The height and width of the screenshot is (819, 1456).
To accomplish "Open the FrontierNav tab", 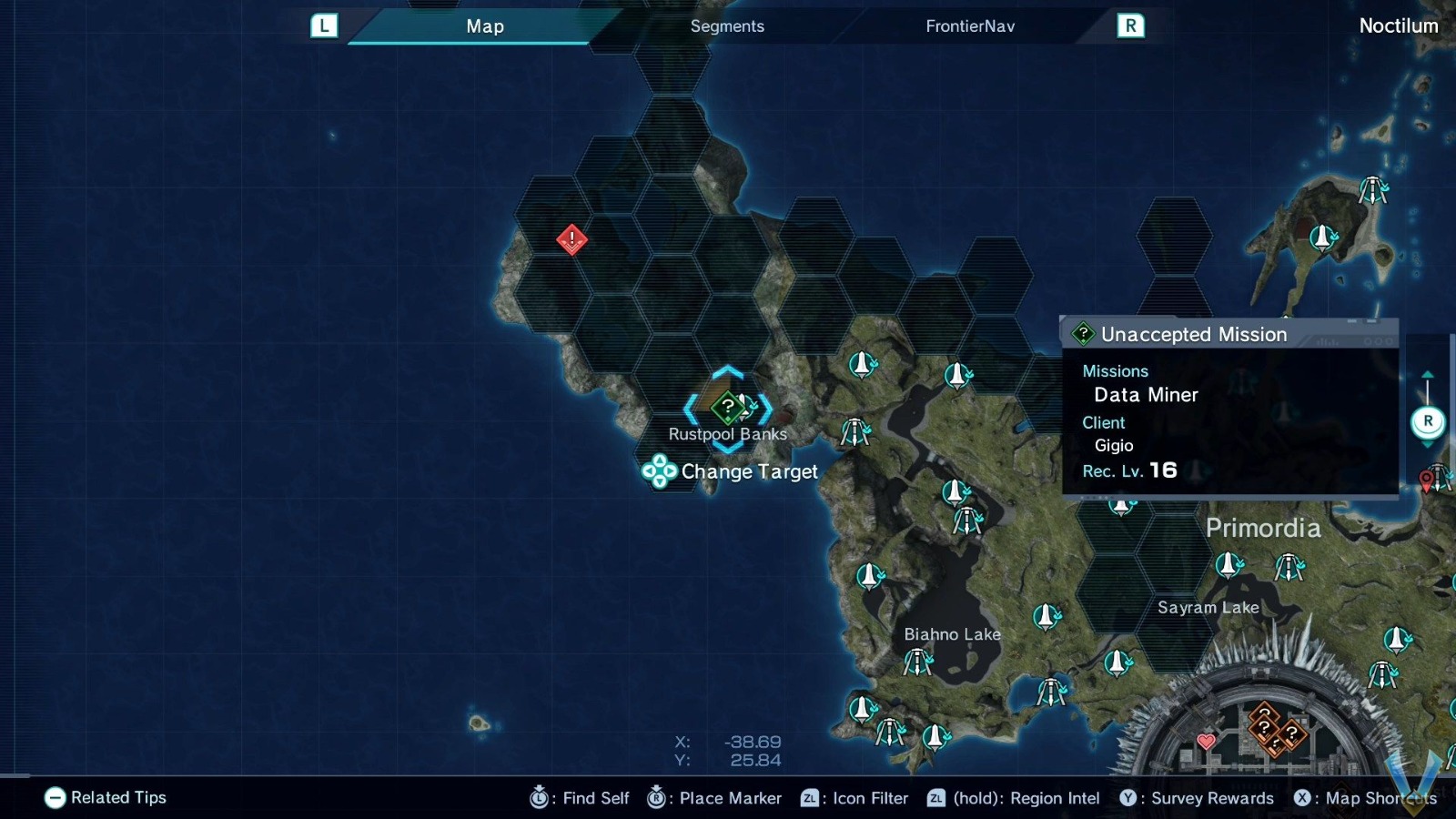I will coord(967,26).
